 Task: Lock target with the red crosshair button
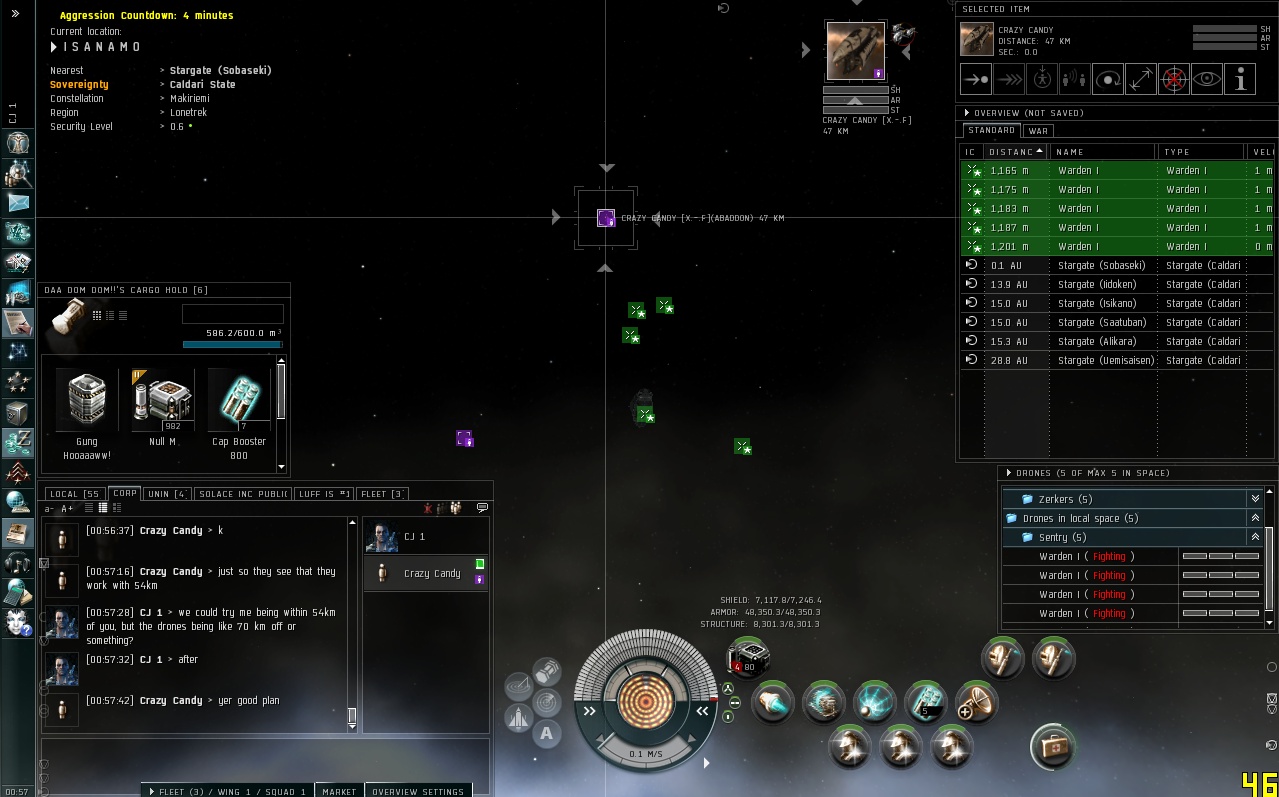[x=1174, y=79]
